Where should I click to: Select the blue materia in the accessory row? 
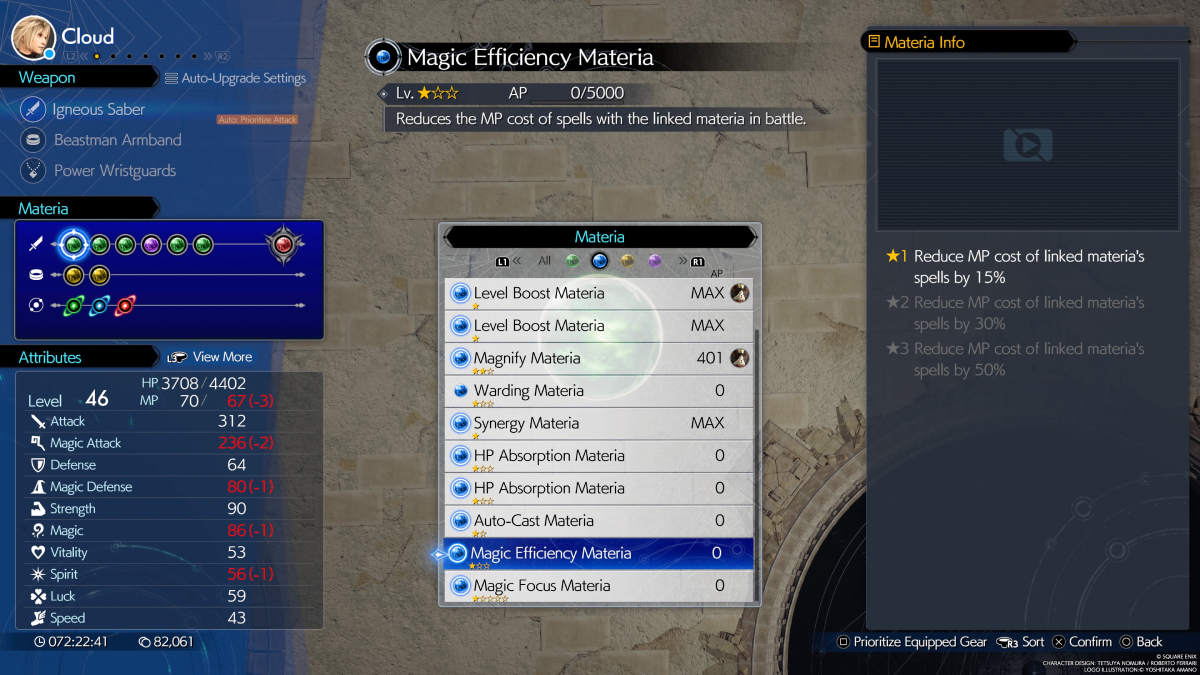99,305
